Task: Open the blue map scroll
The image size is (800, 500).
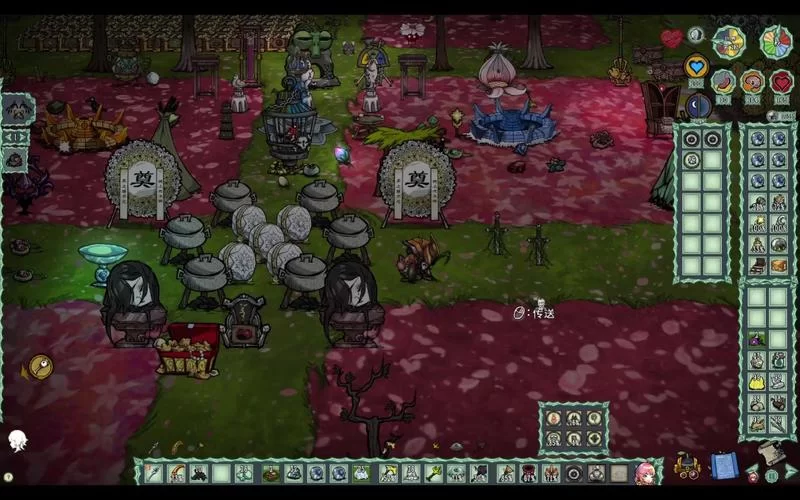Action: (x=723, y=466)
